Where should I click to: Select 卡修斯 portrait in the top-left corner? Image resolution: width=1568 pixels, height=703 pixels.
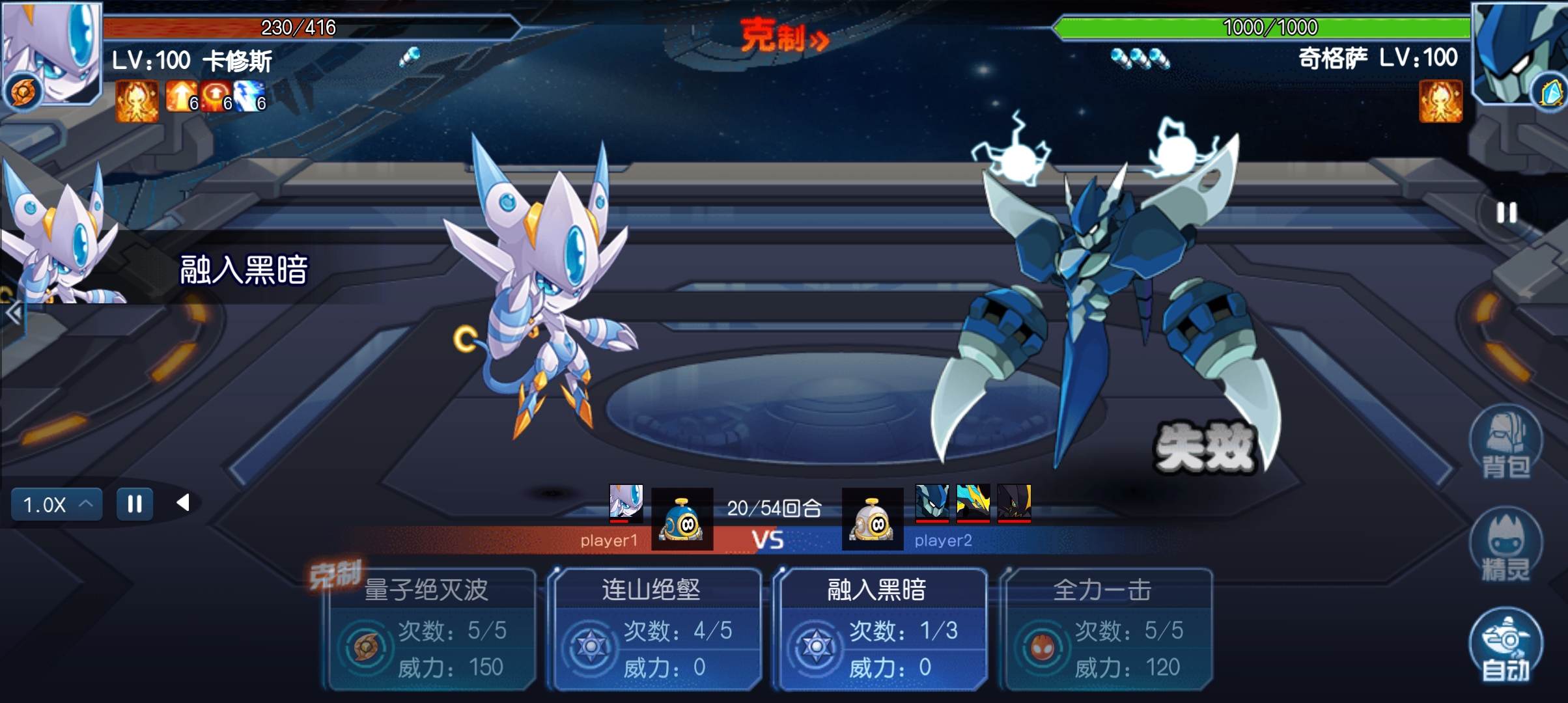point(51,53)
